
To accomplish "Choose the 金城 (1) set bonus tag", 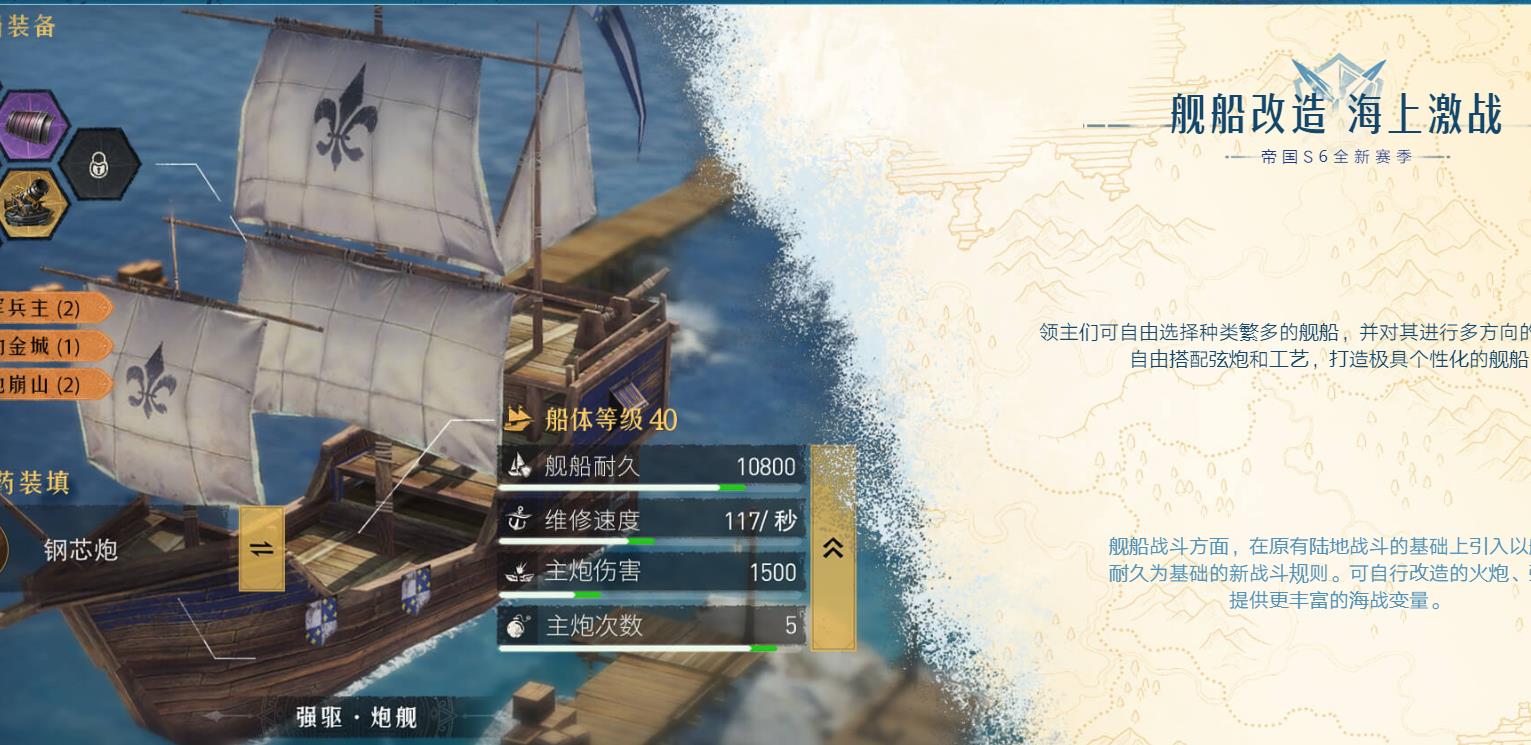I will [x=46, y=346].
